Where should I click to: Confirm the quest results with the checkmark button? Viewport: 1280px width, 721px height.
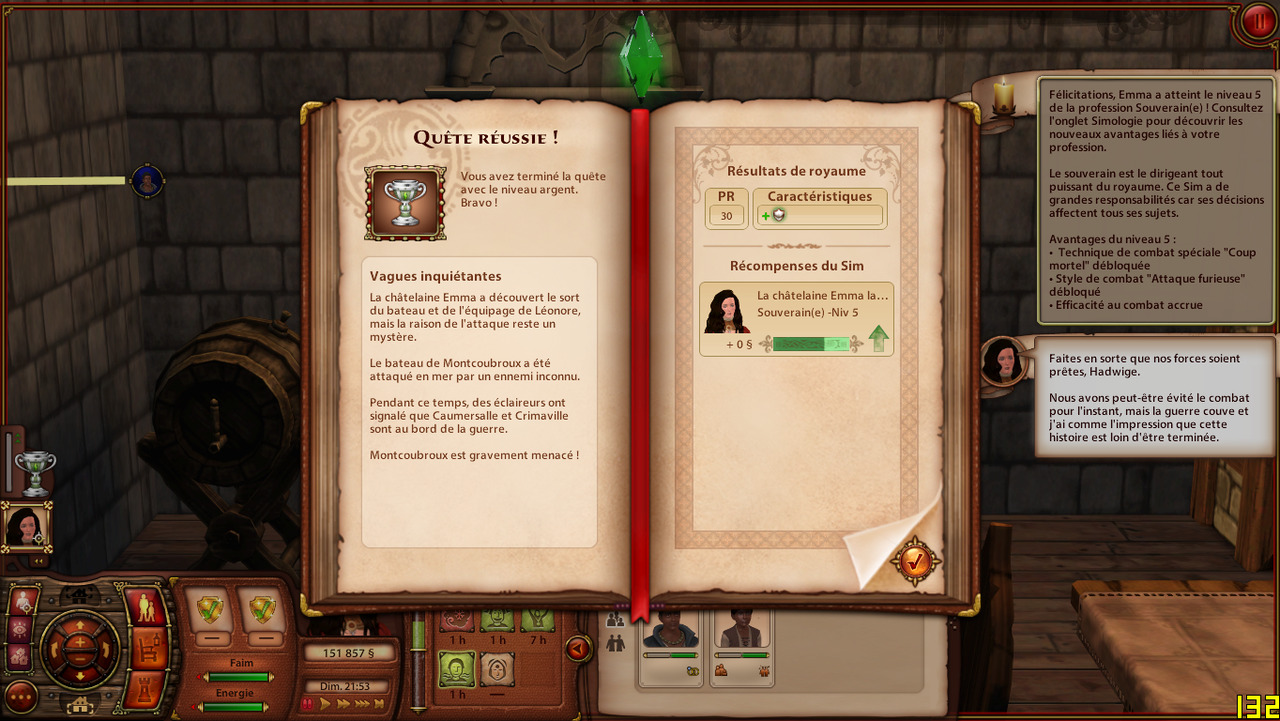tap(915, 561)
